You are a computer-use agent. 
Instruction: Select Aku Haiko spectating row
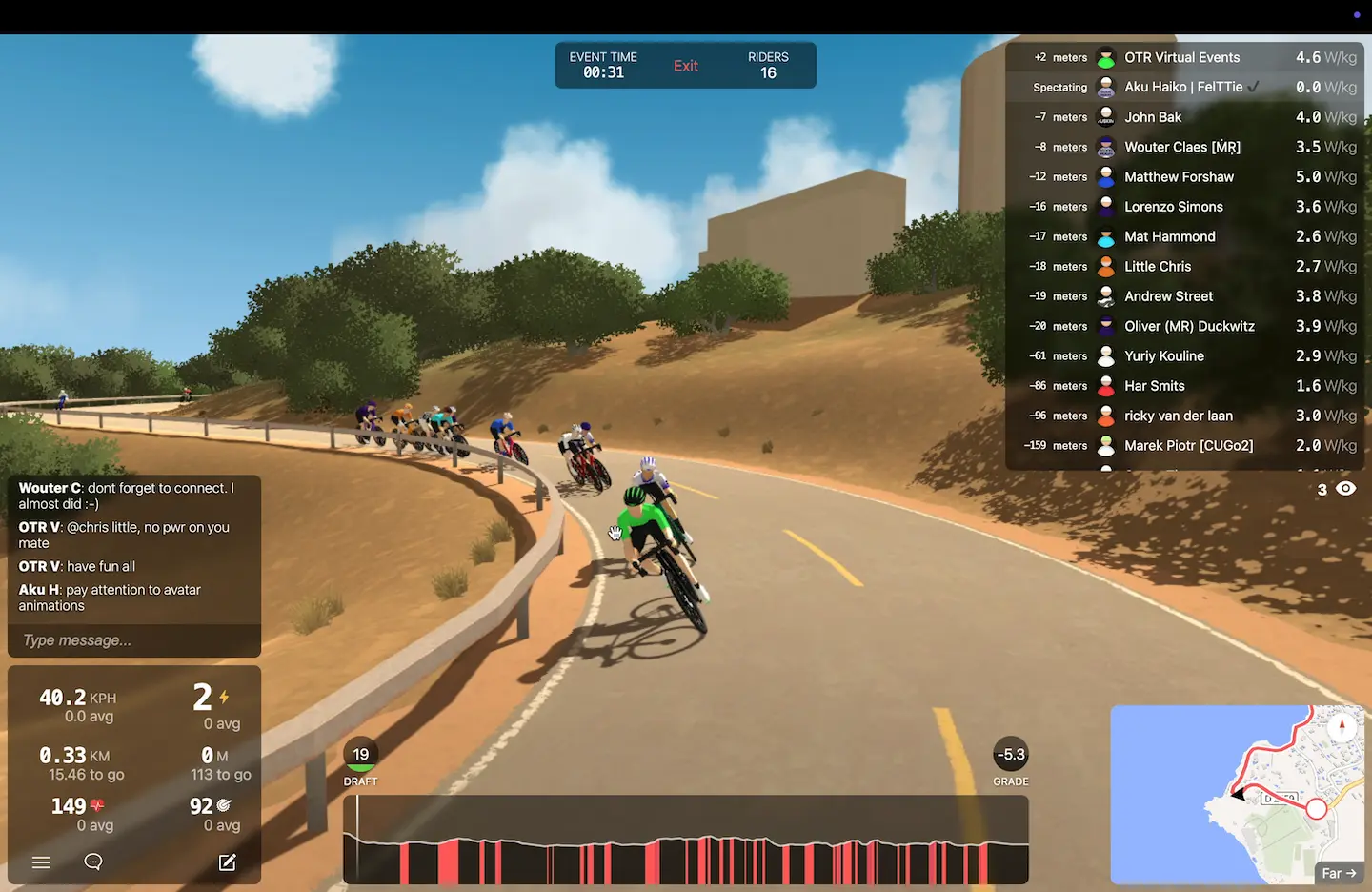pos(1182,88)
